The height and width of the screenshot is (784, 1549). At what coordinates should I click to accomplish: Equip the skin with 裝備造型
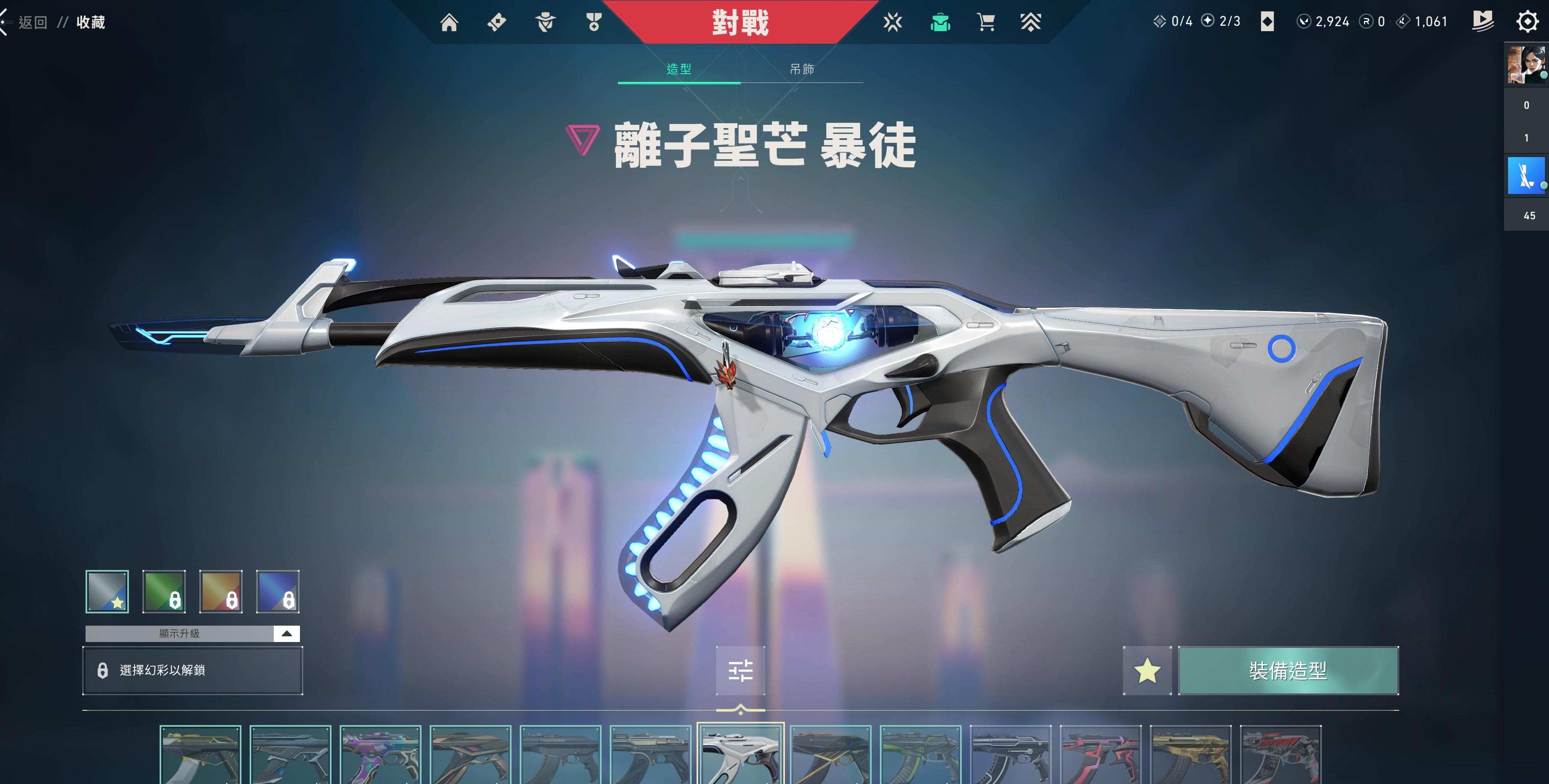tap(1288, 670)
